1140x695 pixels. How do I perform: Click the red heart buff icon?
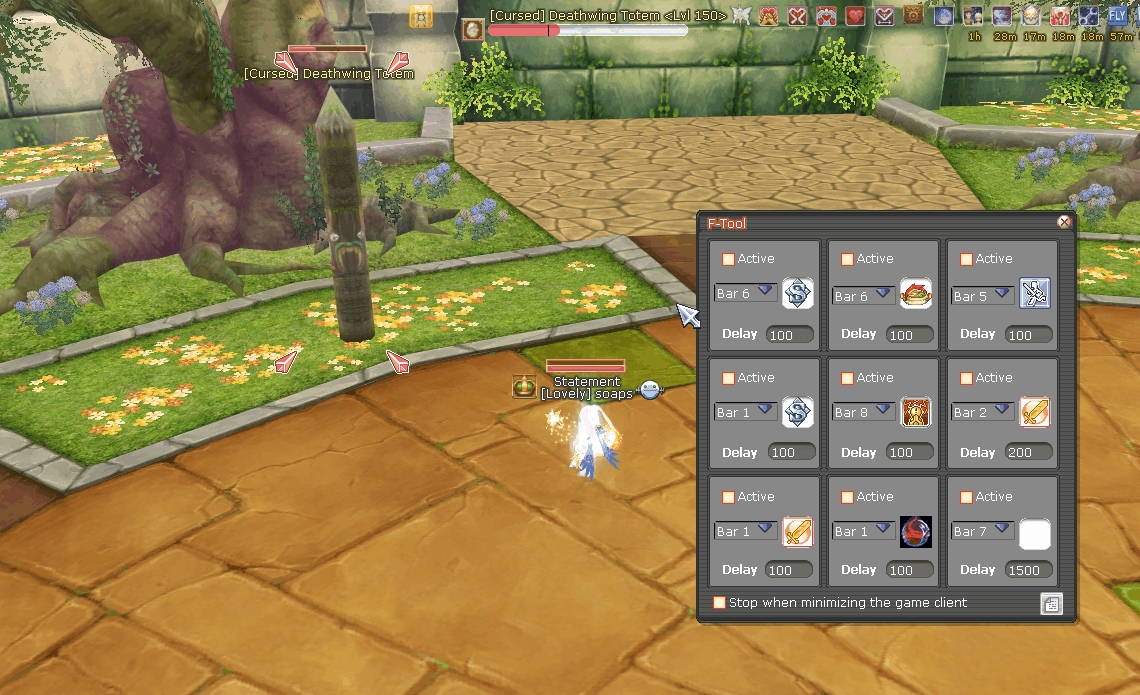(855, 15)
